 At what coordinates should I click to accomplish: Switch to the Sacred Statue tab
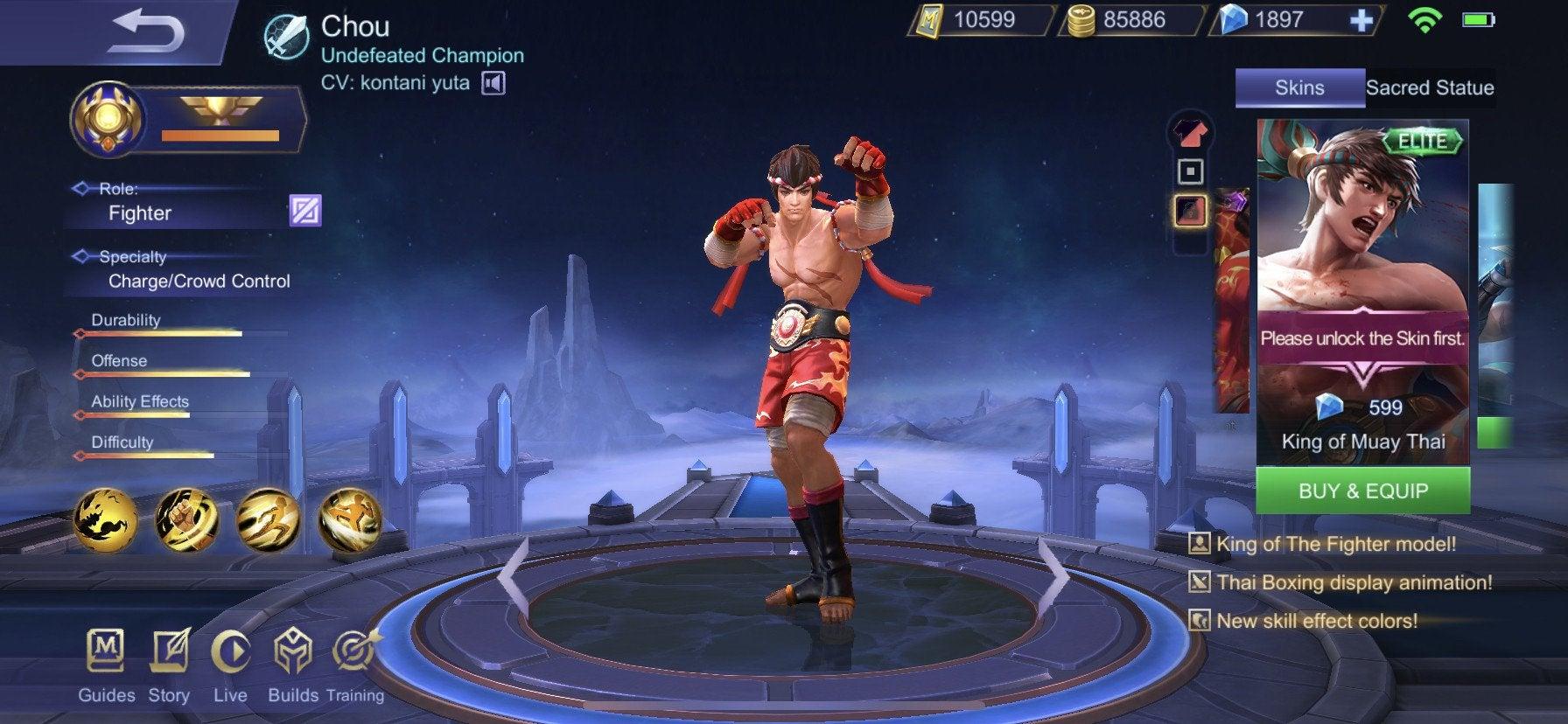1430,87
